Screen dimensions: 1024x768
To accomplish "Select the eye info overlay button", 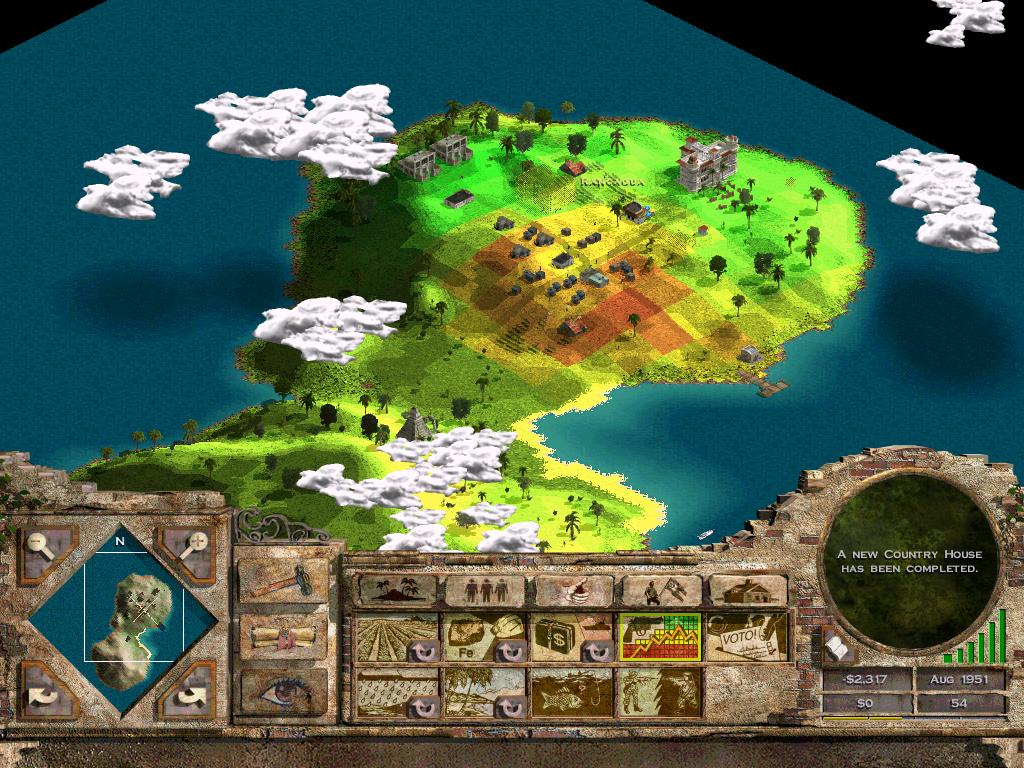I will [x=283, y=690].
